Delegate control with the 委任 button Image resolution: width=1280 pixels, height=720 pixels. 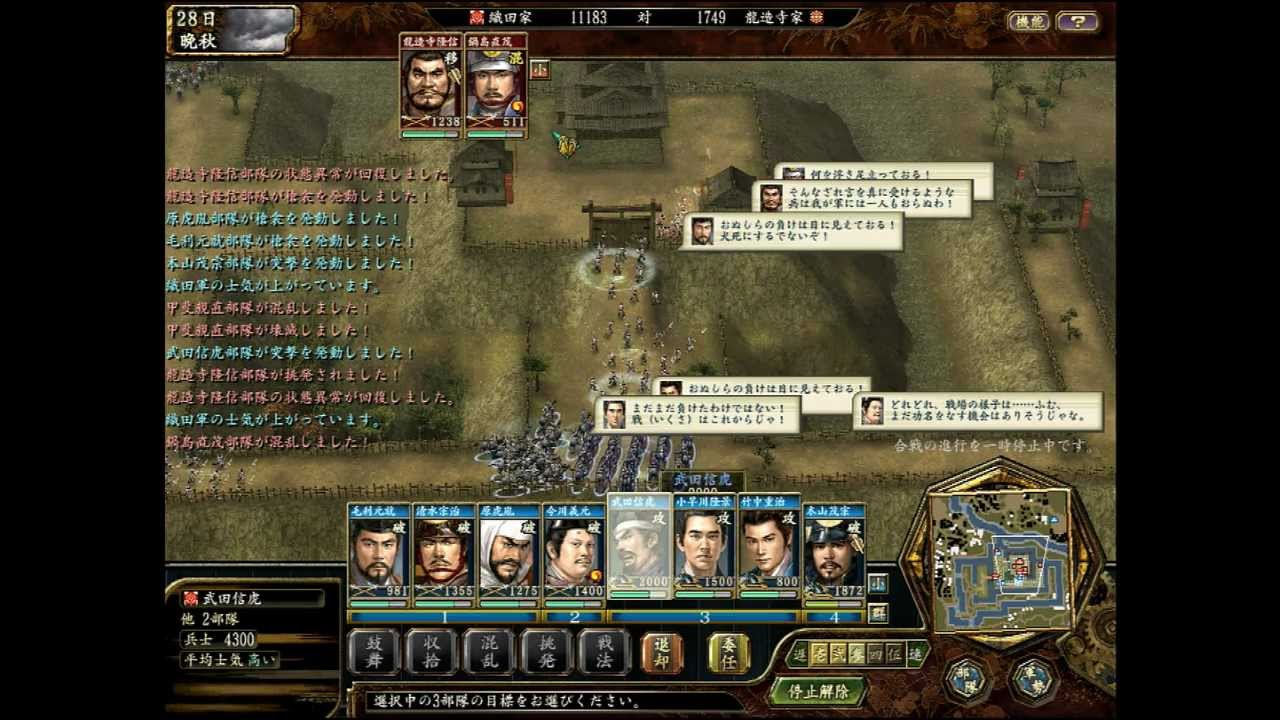[729, 653]
